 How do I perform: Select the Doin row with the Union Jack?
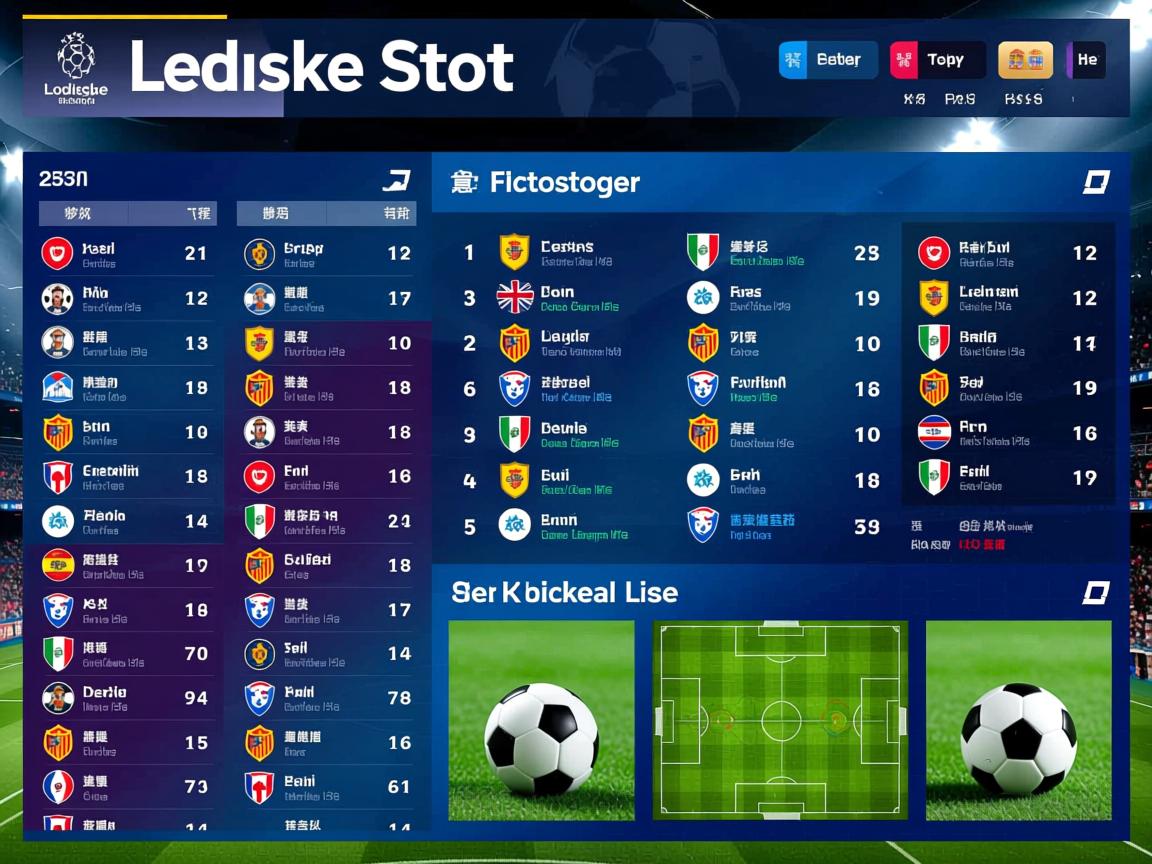[580, 298]
